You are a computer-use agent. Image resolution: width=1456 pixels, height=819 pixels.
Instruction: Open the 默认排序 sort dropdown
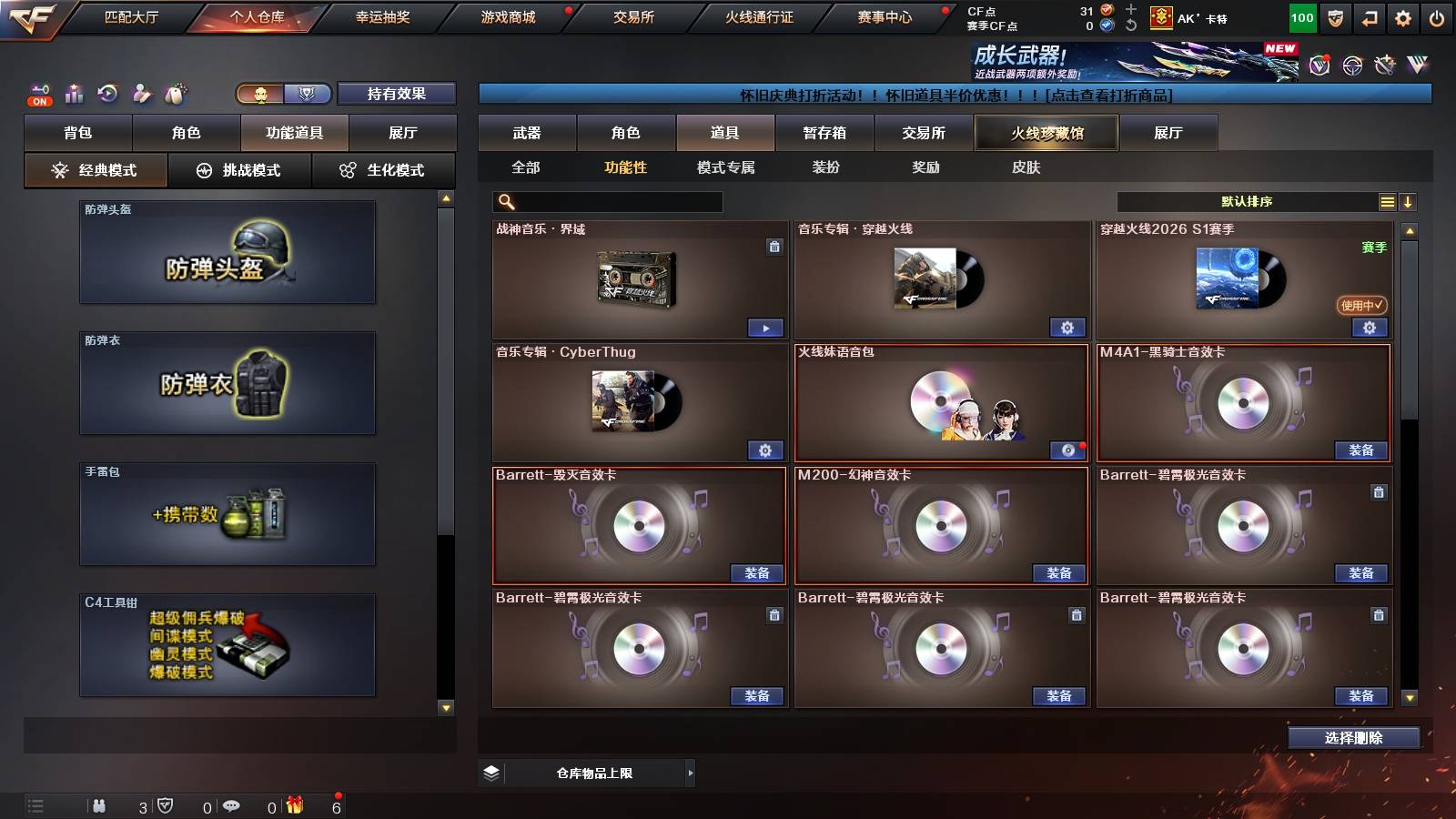pyautogui.click(x=1247, y=201)
